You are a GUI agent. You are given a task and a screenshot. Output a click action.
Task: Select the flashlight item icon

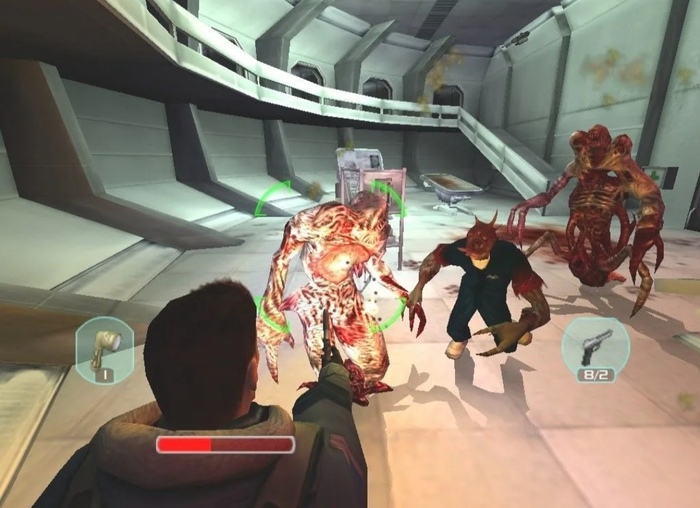105,346
